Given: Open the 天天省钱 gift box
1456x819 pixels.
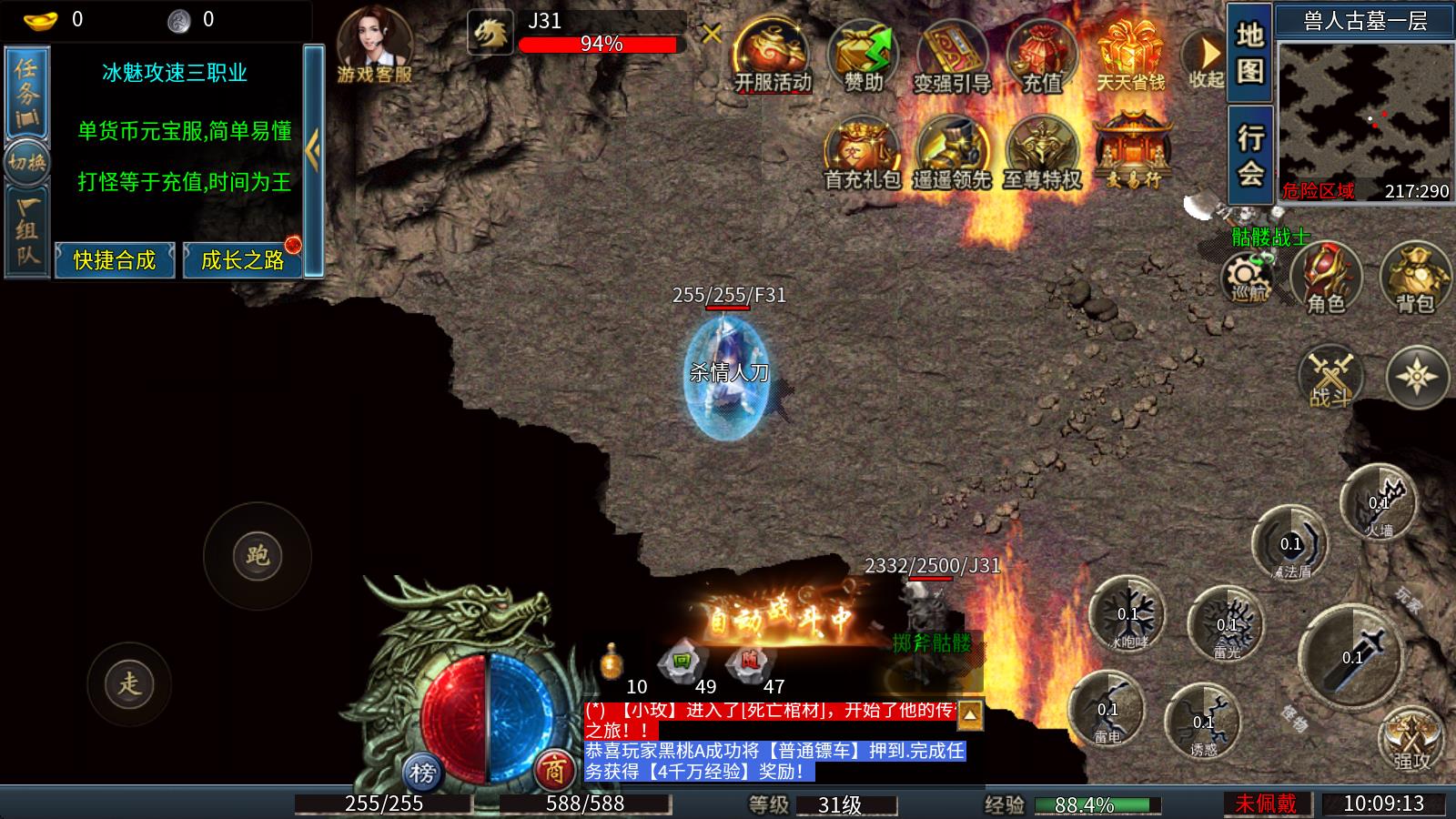Looking at the screenshot, I should 1131,55.
